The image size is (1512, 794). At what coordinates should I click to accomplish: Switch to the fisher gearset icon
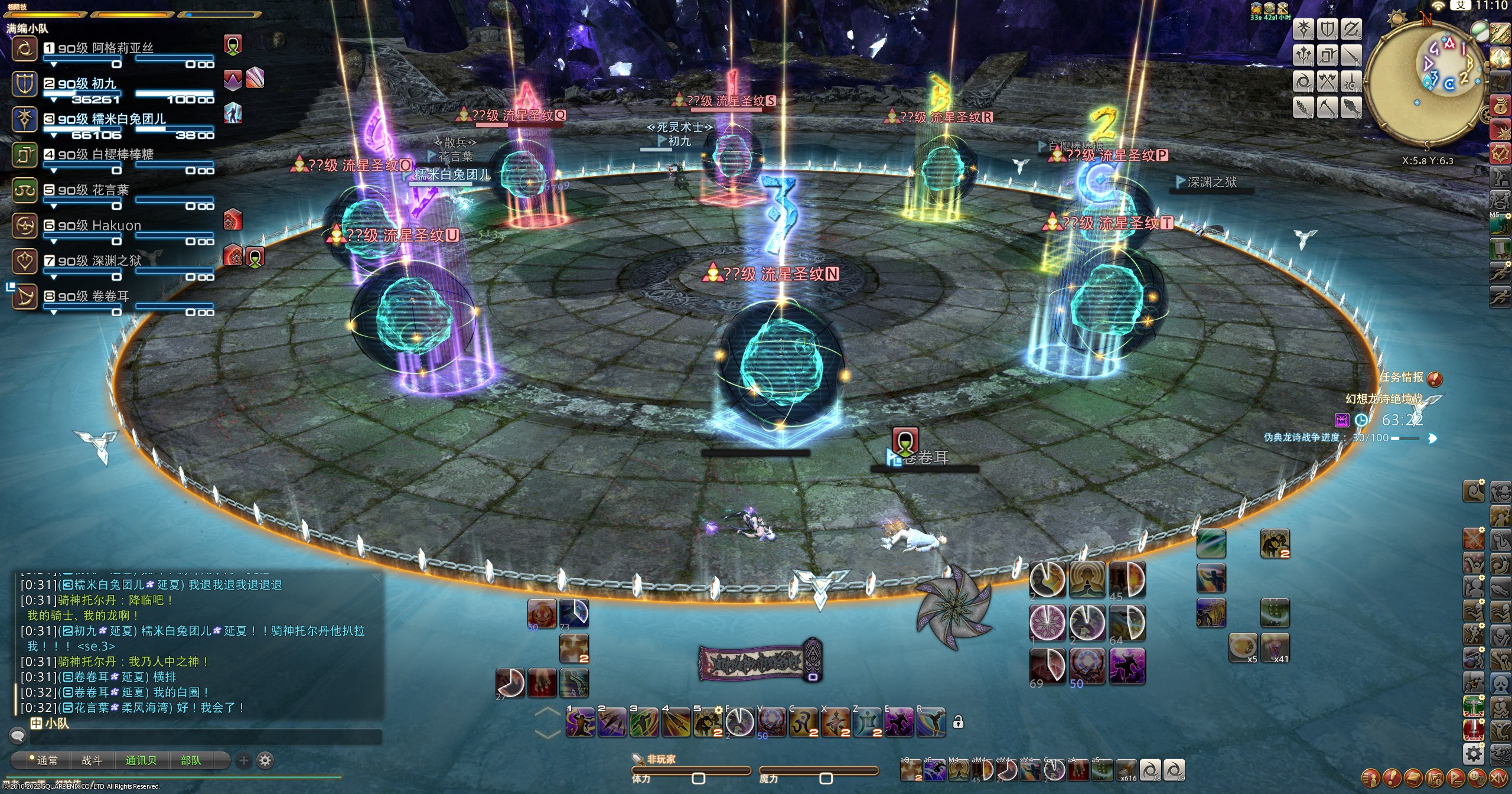click(1350, 107)
